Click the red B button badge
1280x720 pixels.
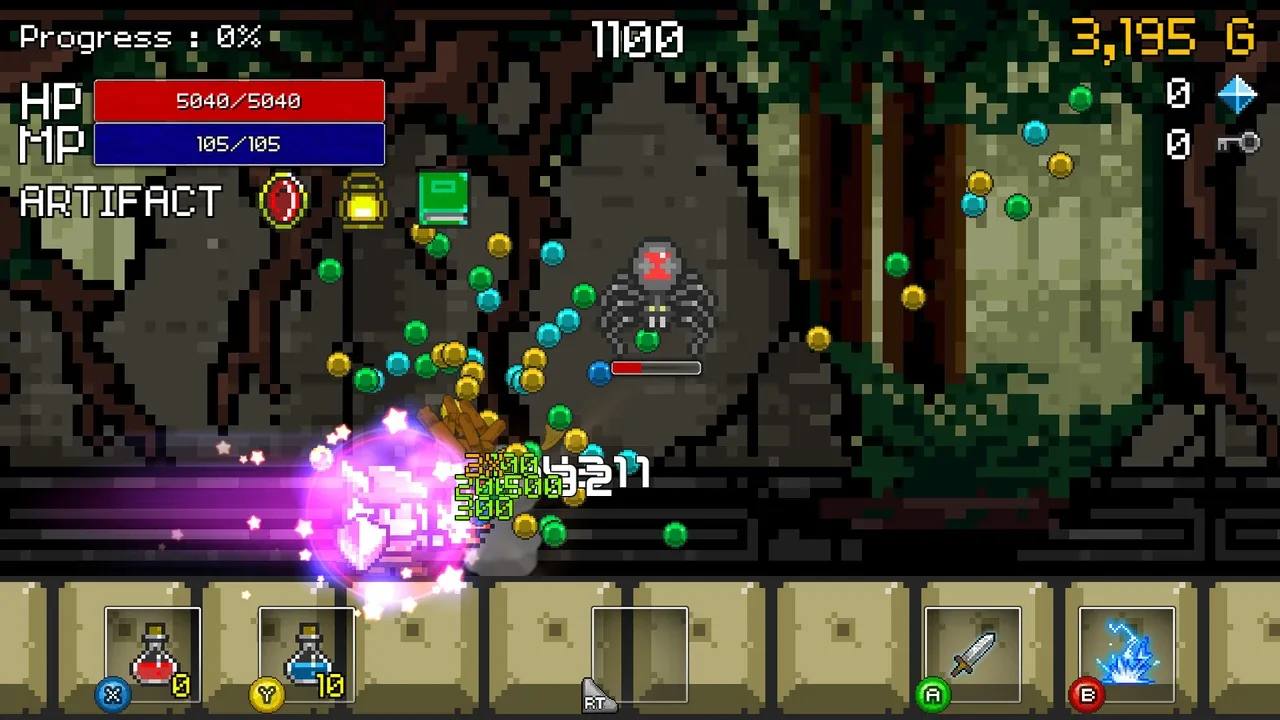click(1087, 695)
